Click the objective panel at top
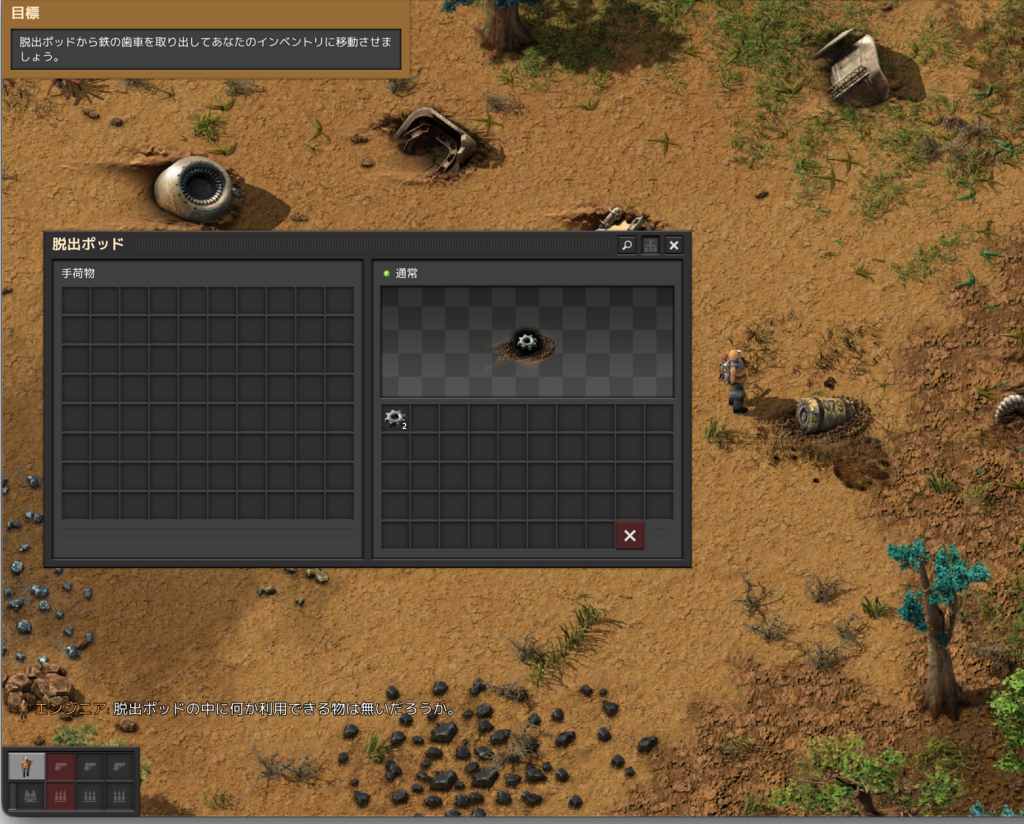1024x824 pixels. [205, 40]
